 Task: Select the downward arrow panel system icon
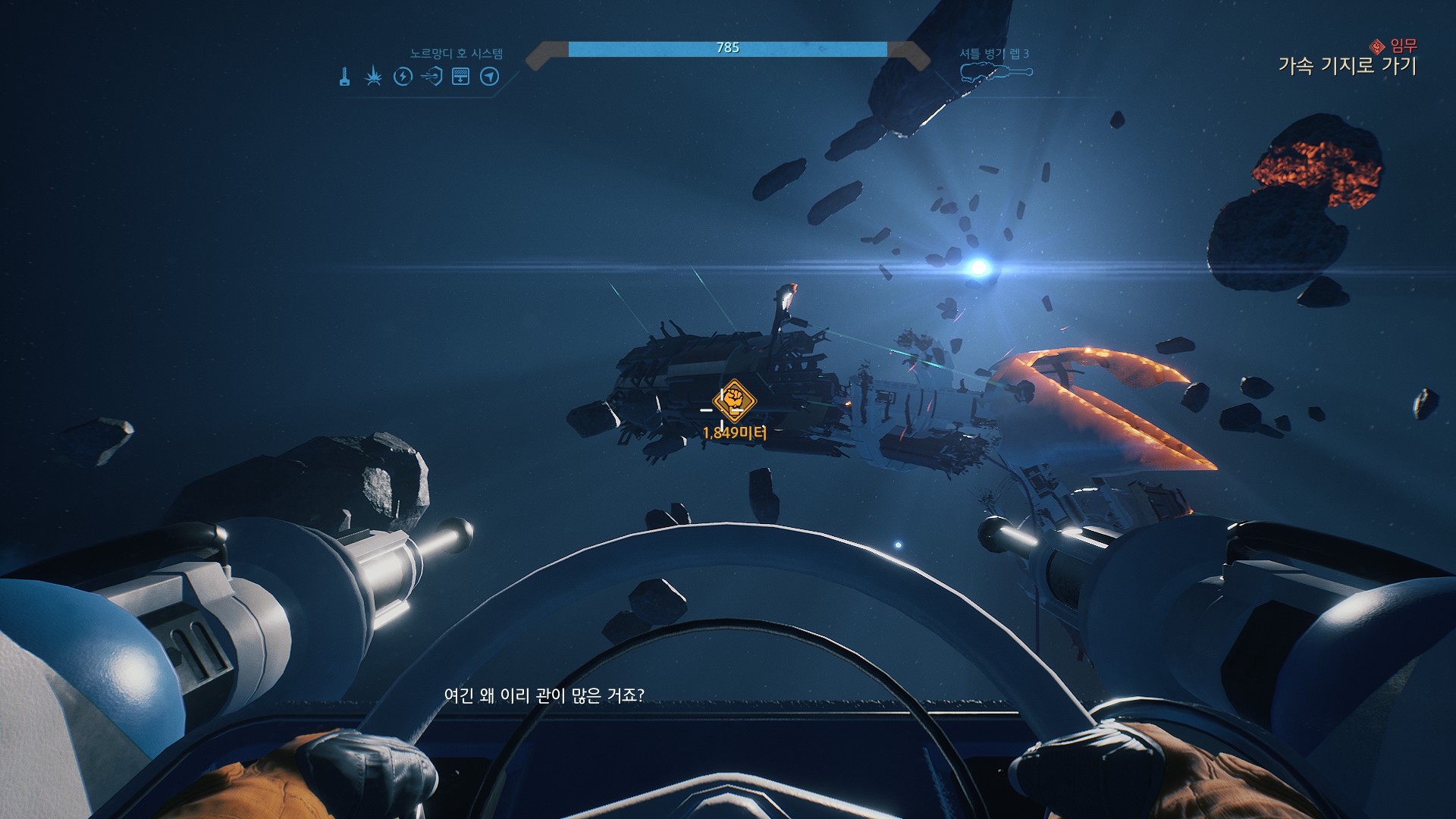click(x=460, y=77)
